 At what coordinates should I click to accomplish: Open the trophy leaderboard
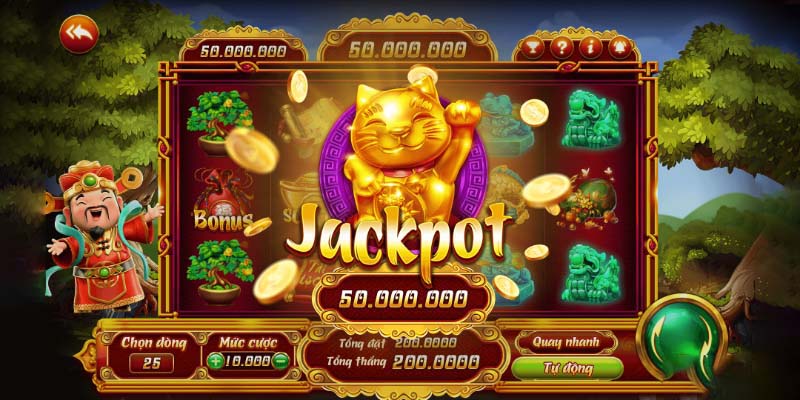(x=533, y=47)
